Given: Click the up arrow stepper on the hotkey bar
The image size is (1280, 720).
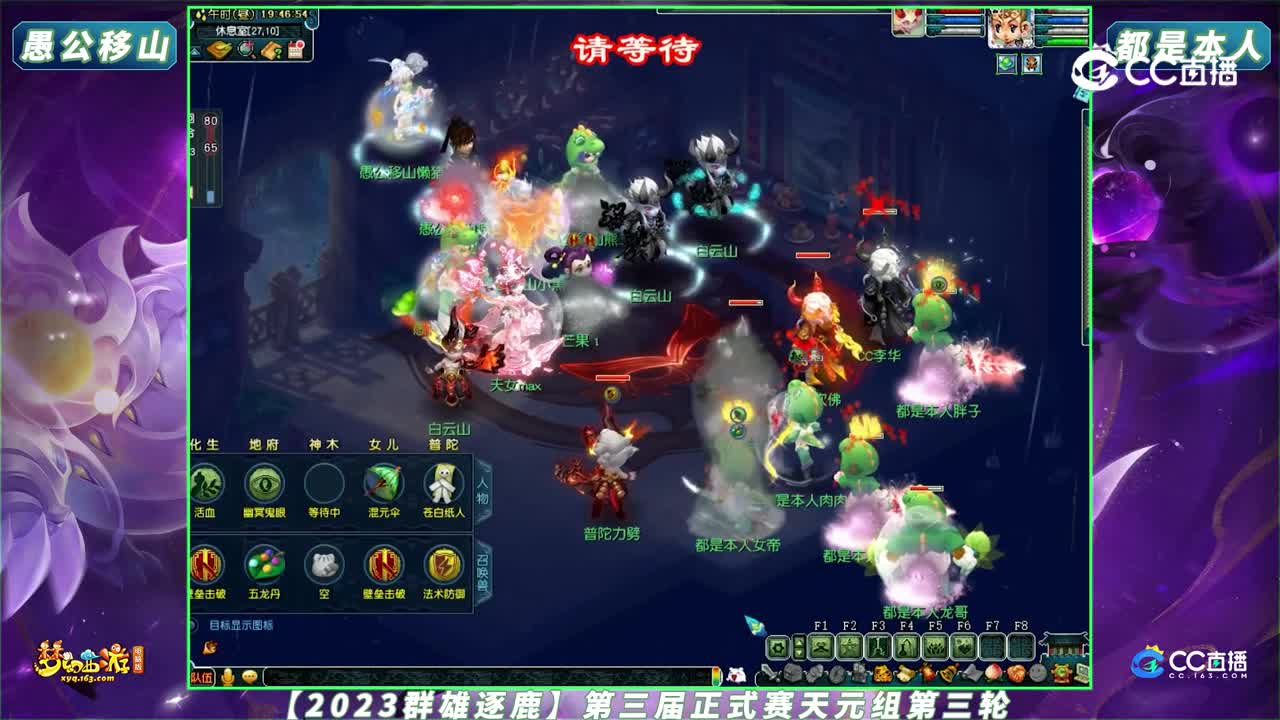Looking at the screenshot, I should click(x=800, y=641).
